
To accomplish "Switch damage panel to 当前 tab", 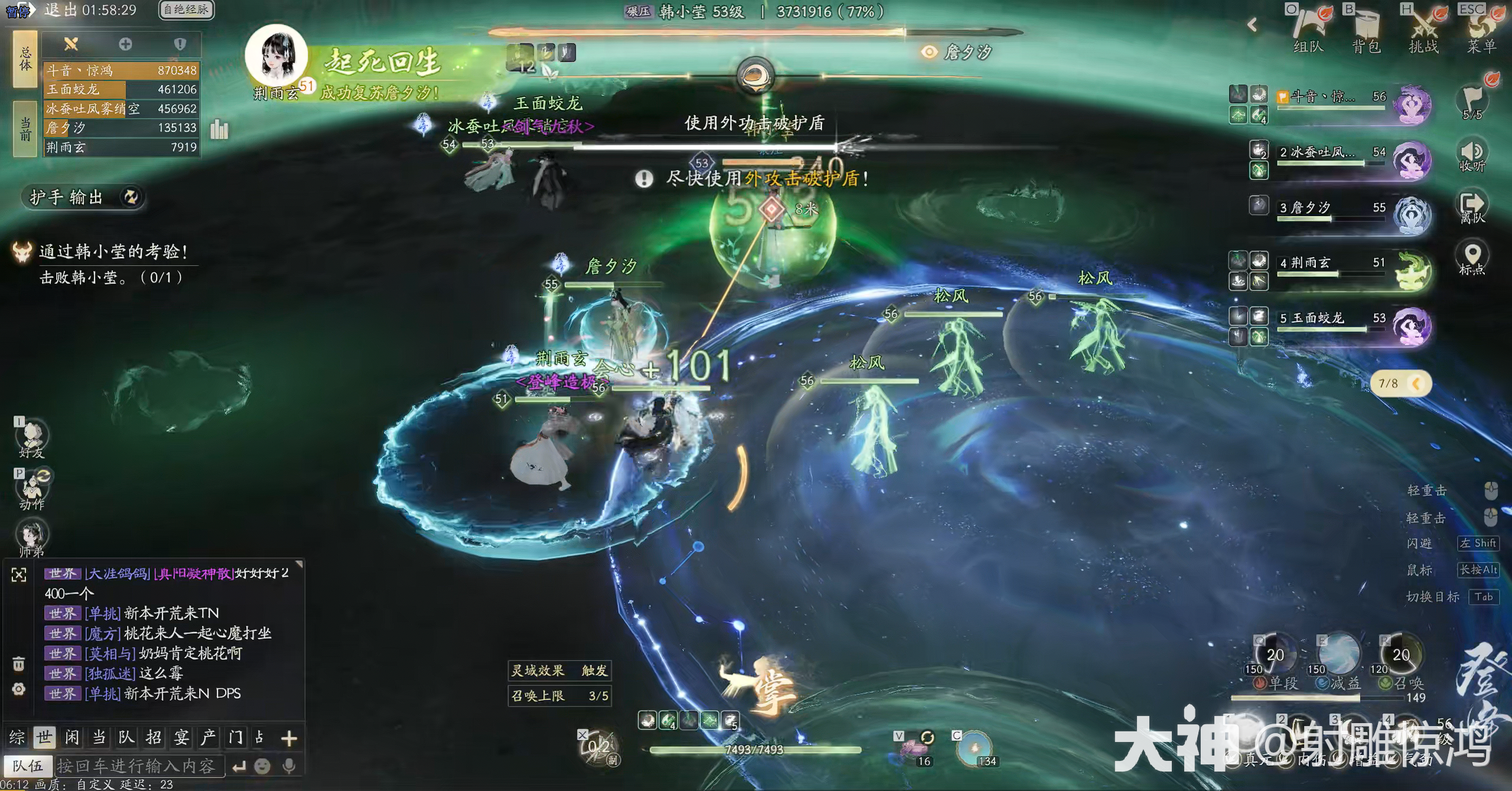I will [25, 129].
